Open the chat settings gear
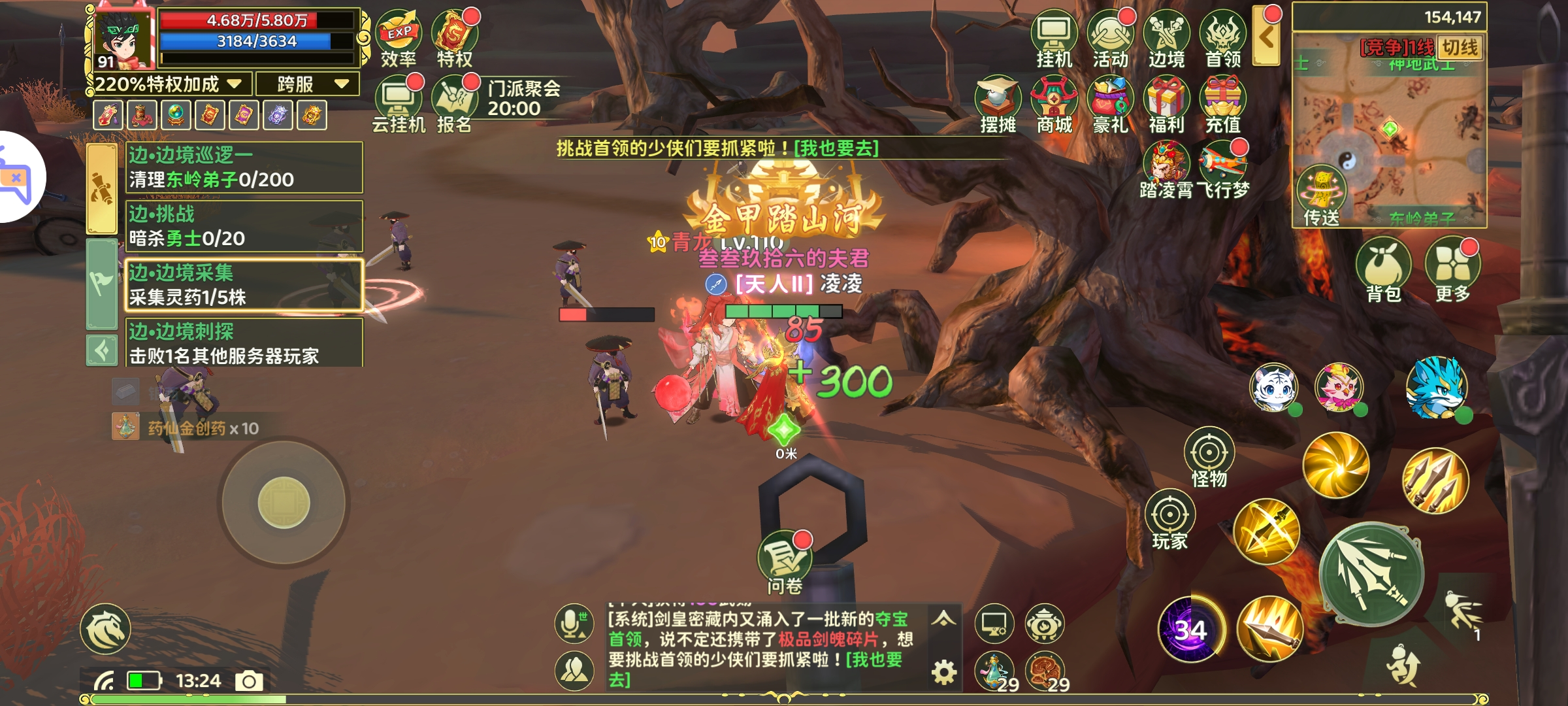 pos(943,672)
